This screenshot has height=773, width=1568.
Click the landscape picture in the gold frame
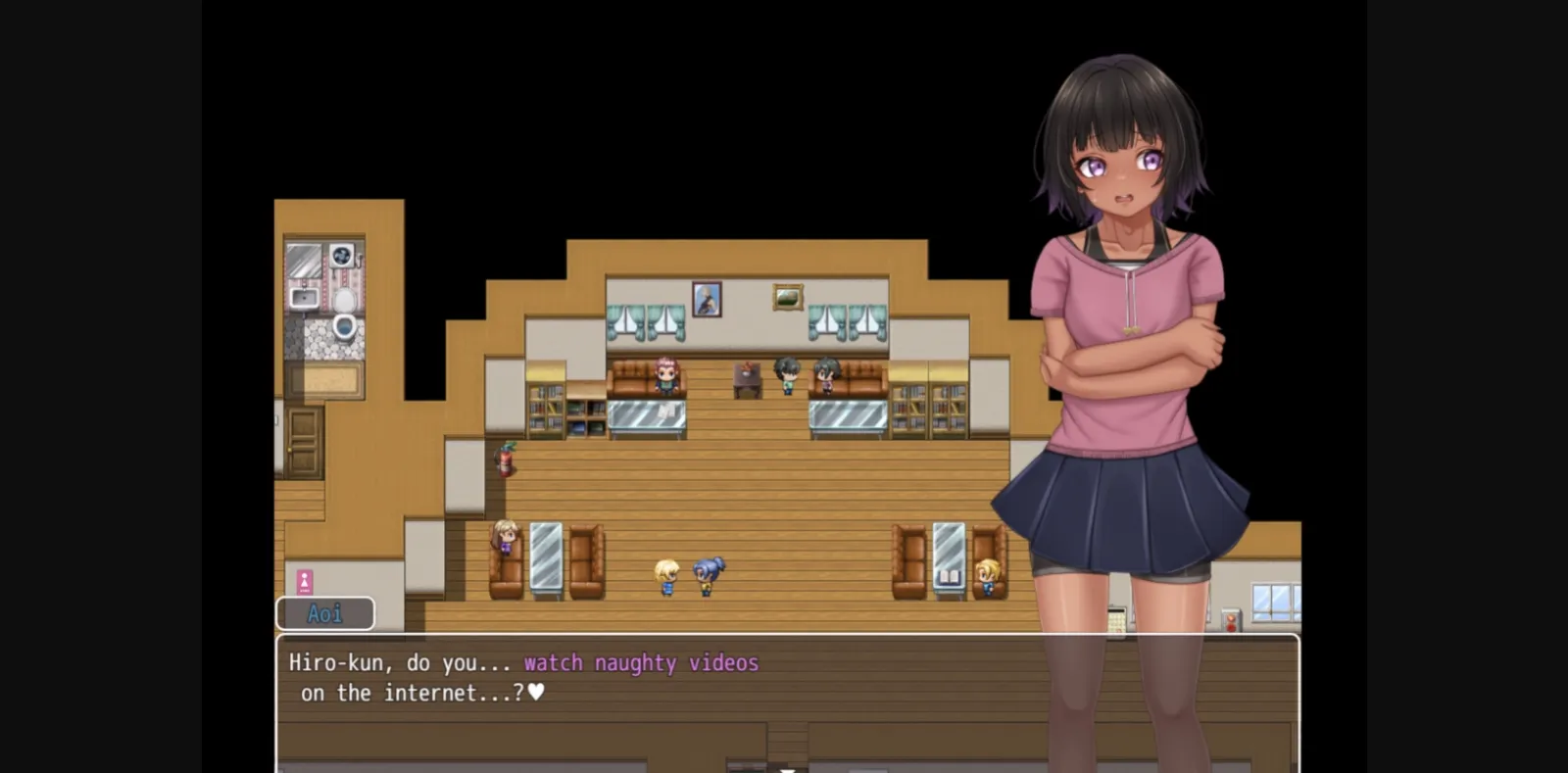coord(787,296)
